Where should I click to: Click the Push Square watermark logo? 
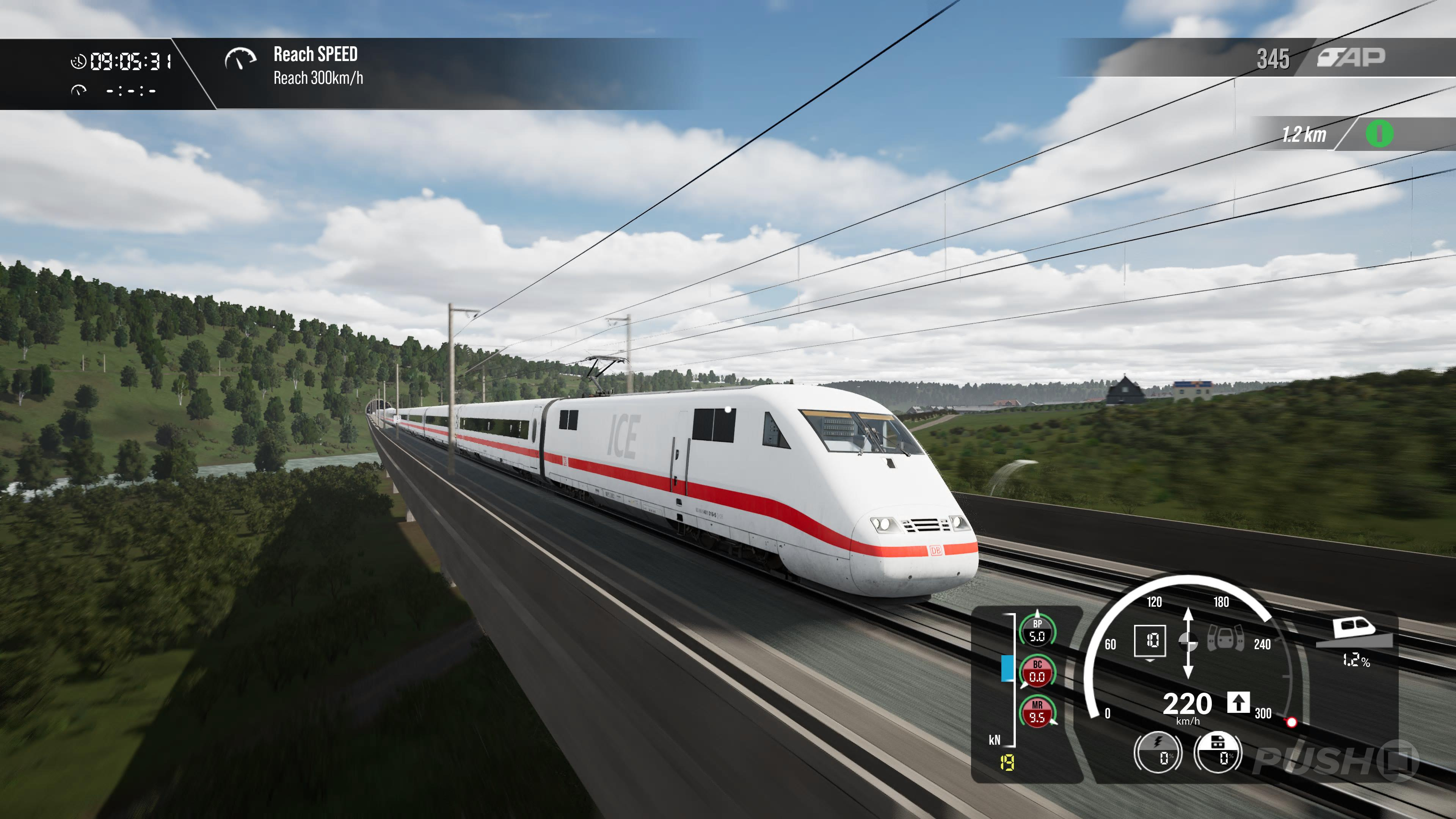[1334, 760]
